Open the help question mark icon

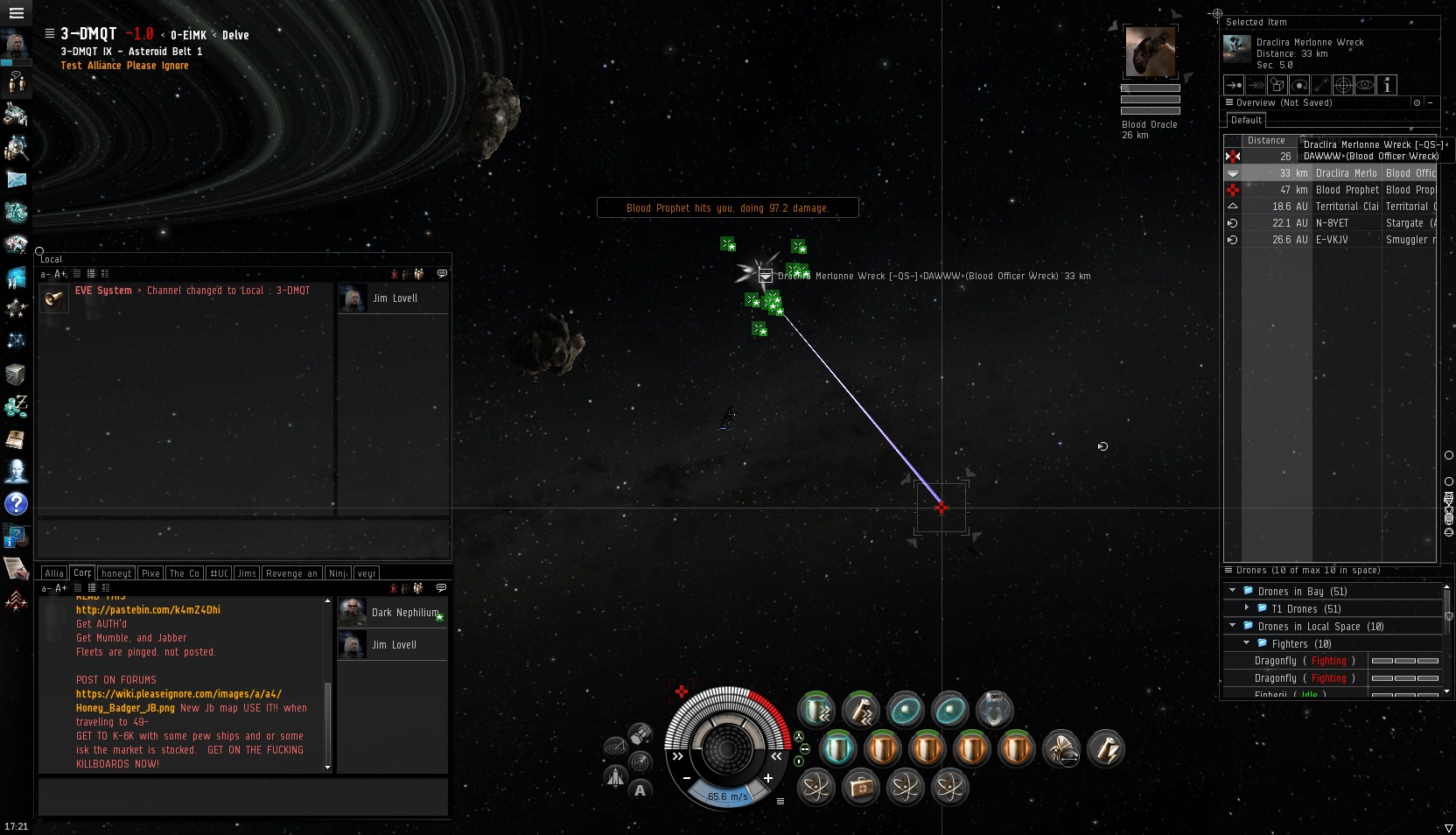pos(16,504)
